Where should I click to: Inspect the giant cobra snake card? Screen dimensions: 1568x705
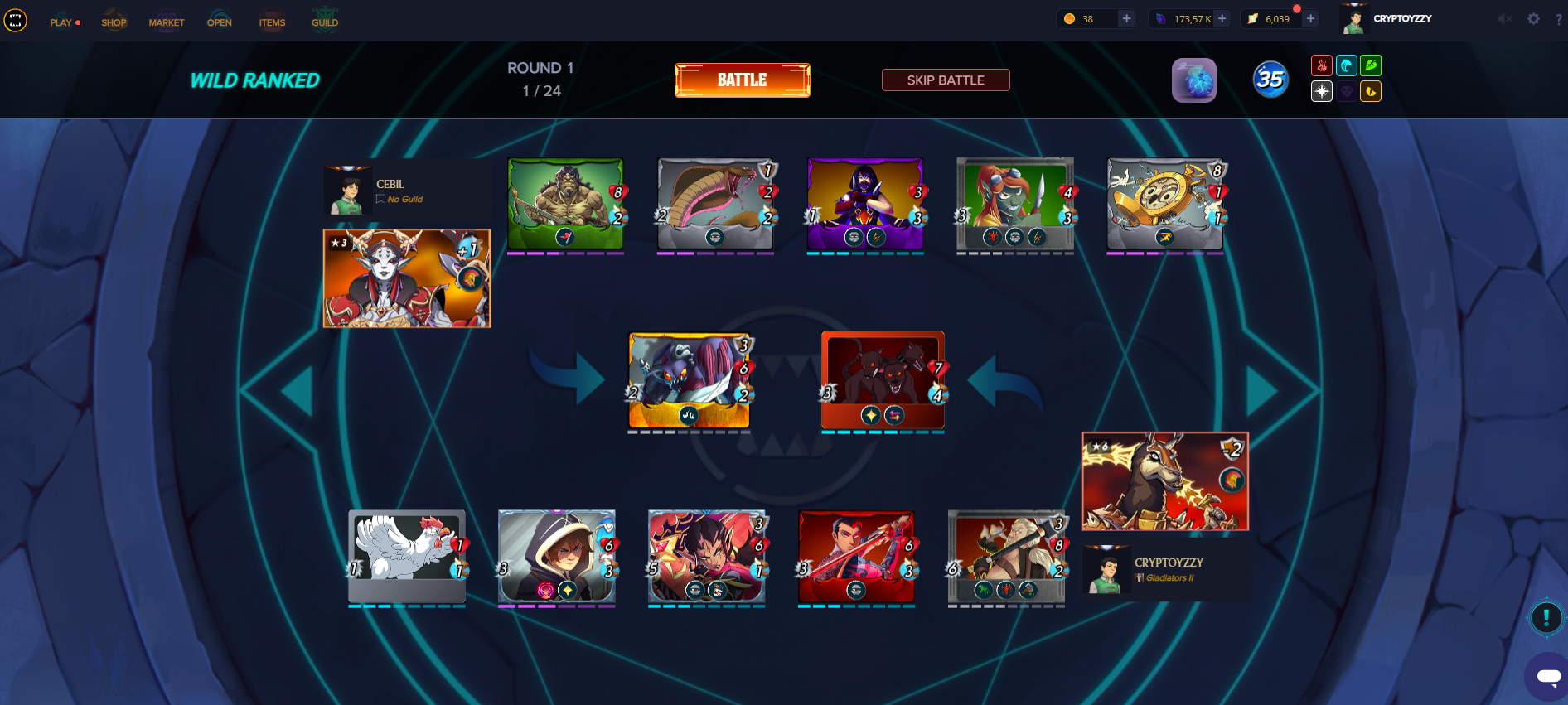(x=715, y=204)
